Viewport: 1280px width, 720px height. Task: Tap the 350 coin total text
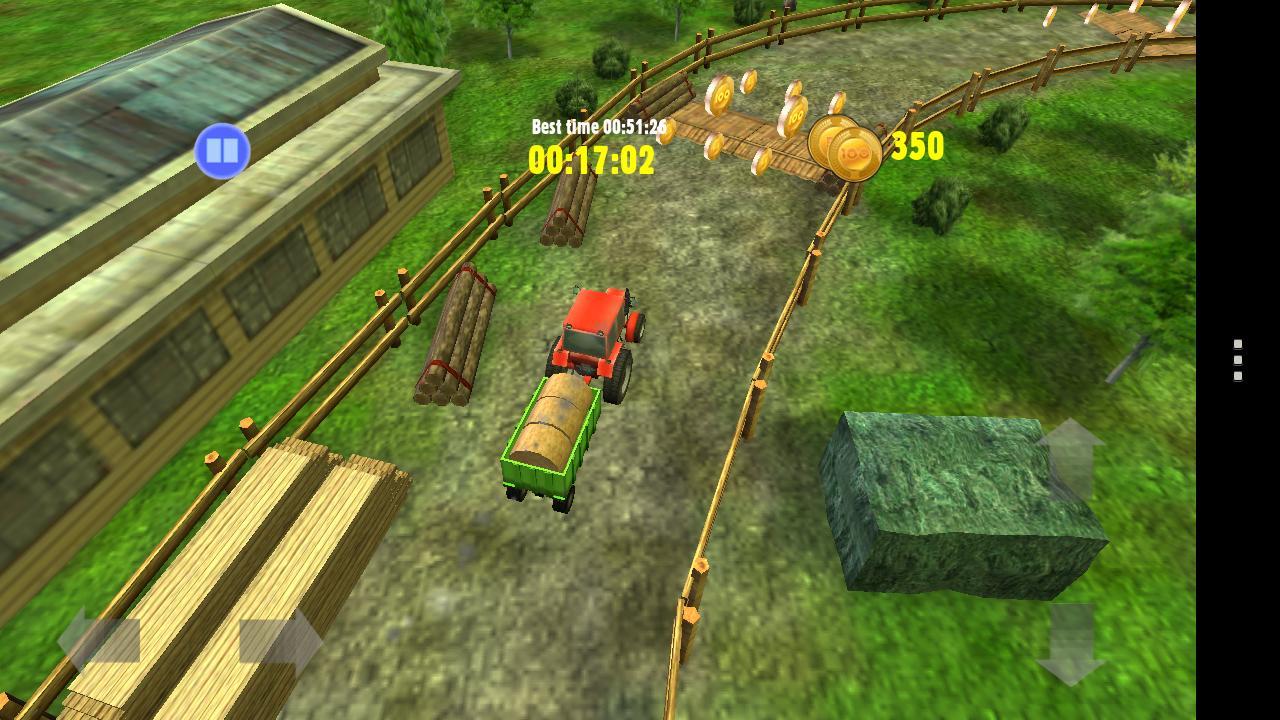(x=916, y=146)
